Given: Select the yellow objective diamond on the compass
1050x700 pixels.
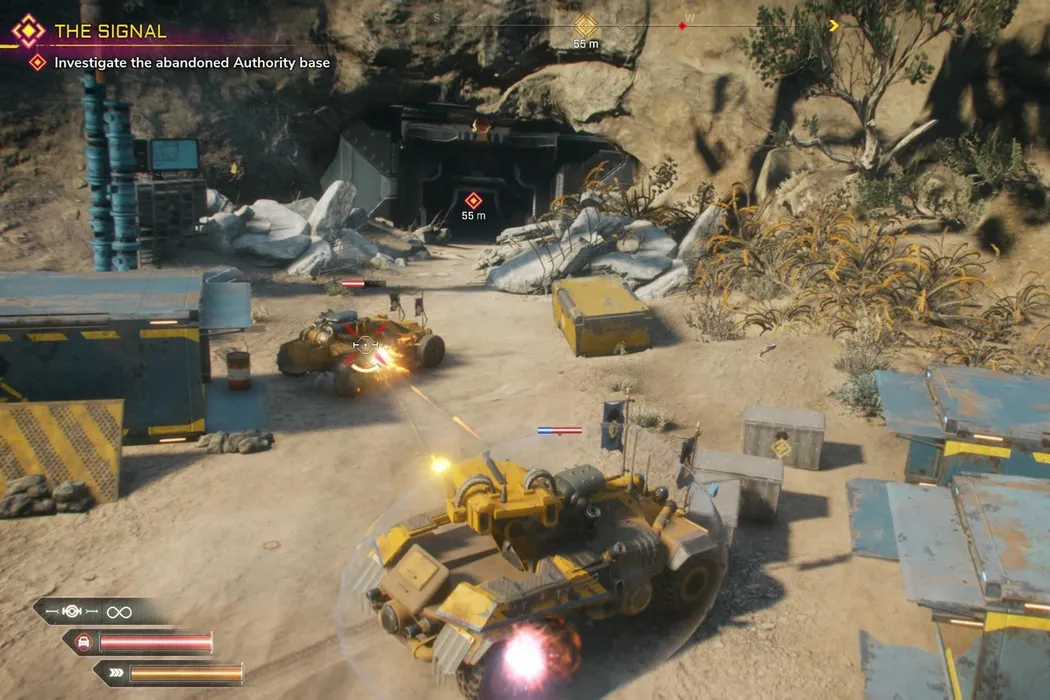Looking at the screenshot, I should (585, 25).
